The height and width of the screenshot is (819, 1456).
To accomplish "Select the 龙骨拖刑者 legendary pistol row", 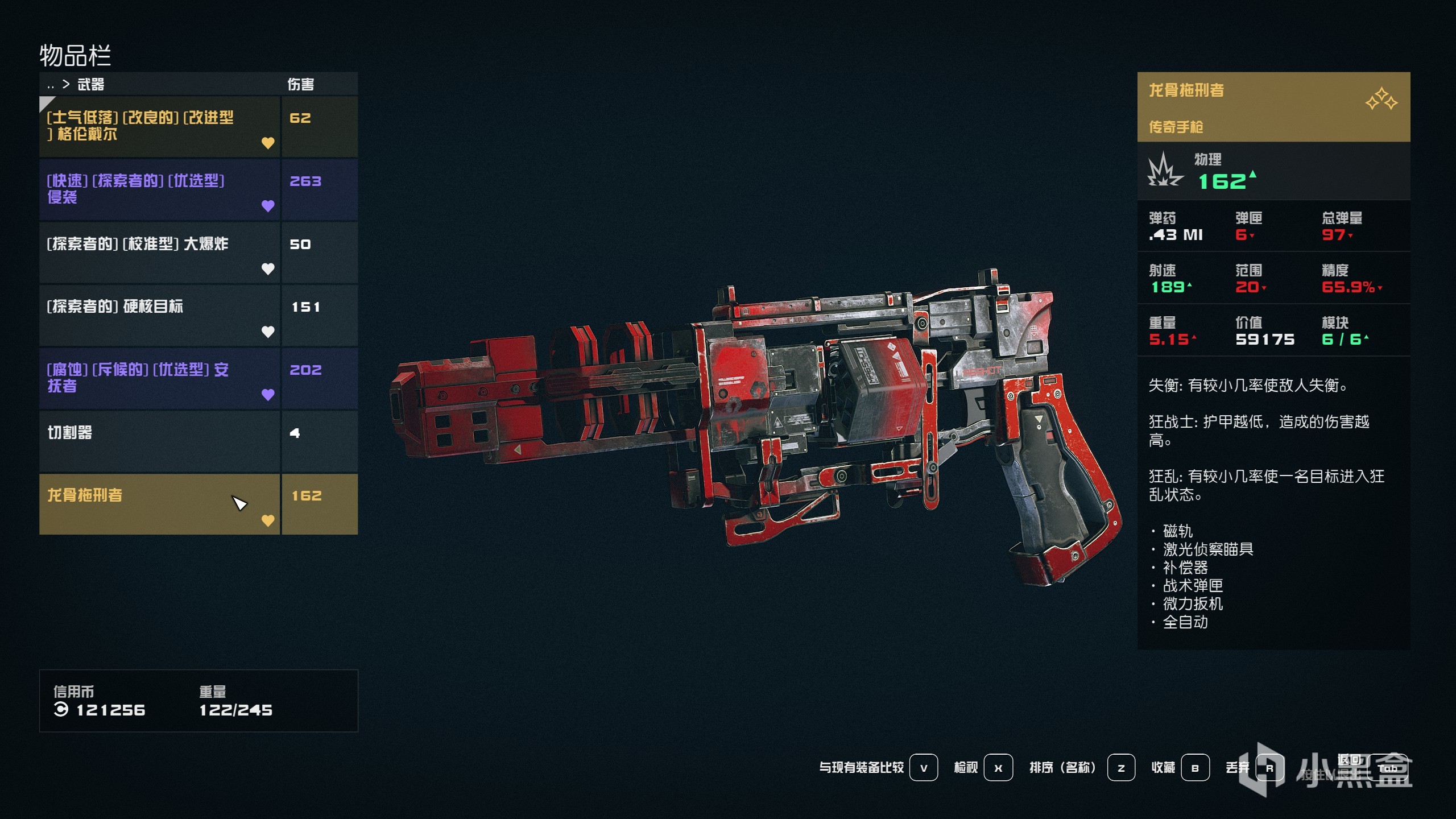I will tap(159, 504).
